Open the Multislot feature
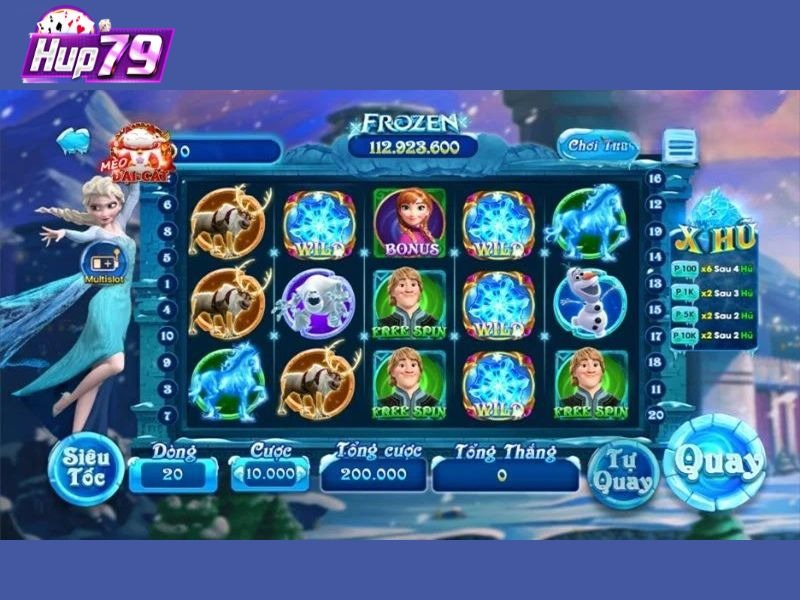This screenshot has height=600, width=800. [x=100, y=267]
